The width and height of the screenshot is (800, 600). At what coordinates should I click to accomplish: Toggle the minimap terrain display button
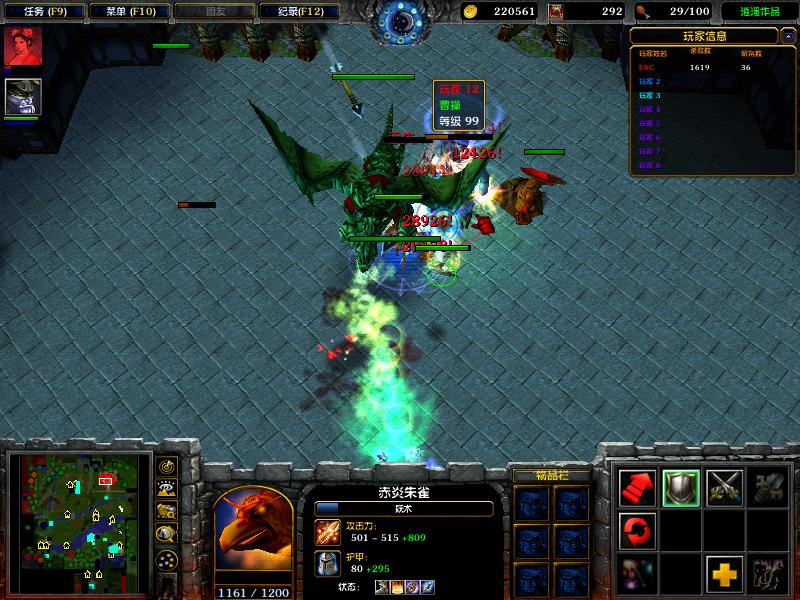(x=167, y=489)
